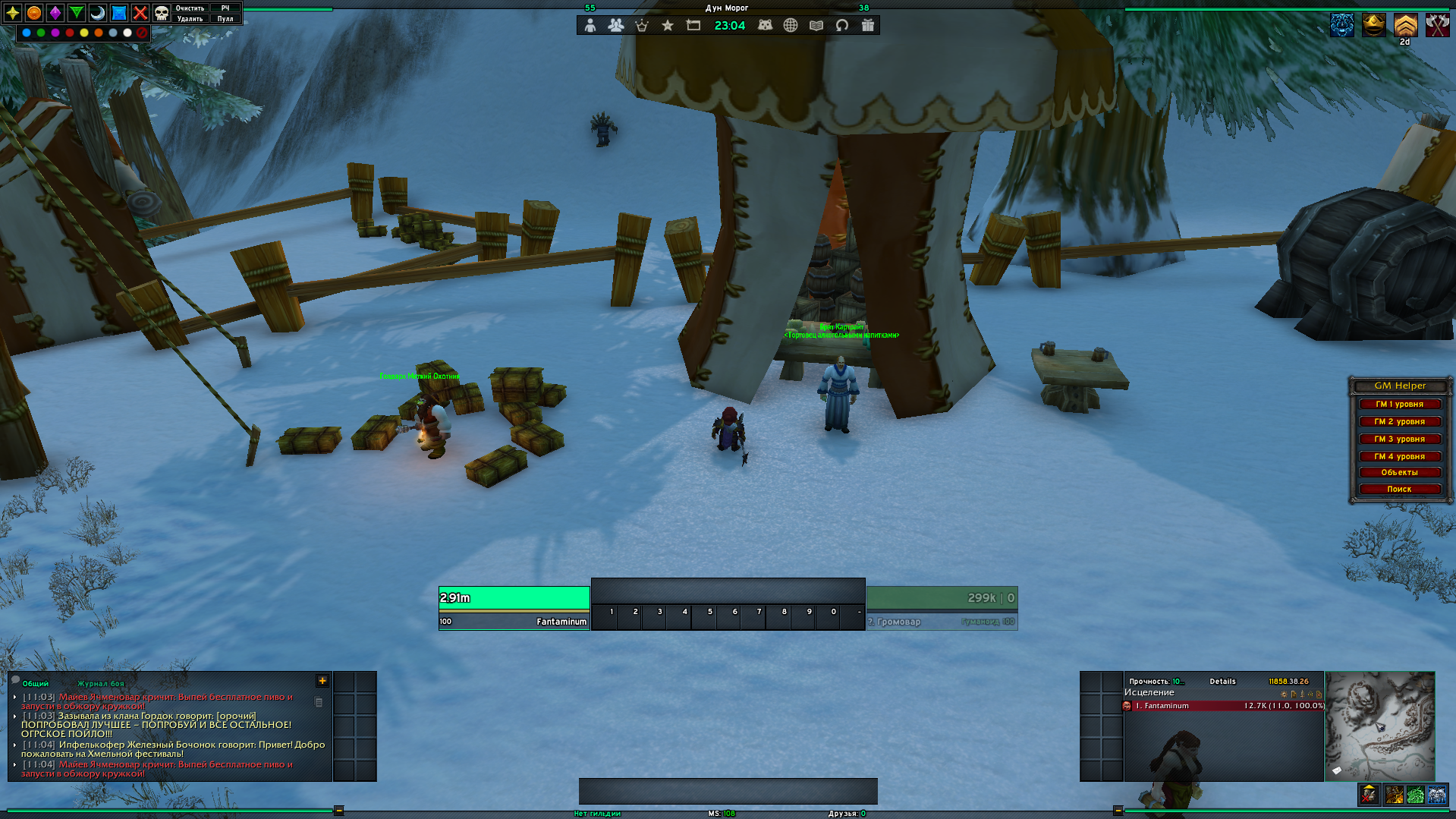Select the skull raid marker icon
This screenshot has width=1456, height=819.
[x=161, y=13]
